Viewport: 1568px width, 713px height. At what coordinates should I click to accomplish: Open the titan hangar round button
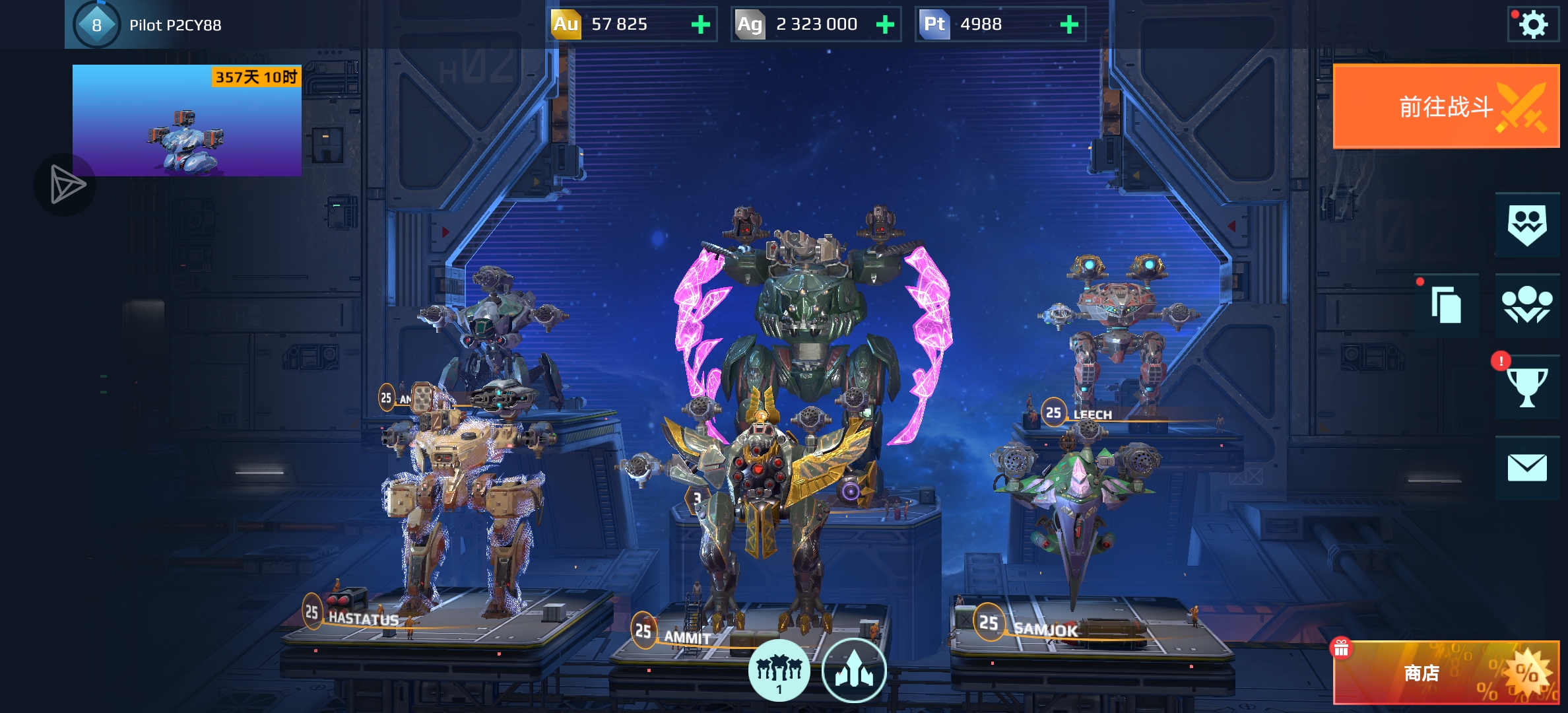click(x=854, y=670)
